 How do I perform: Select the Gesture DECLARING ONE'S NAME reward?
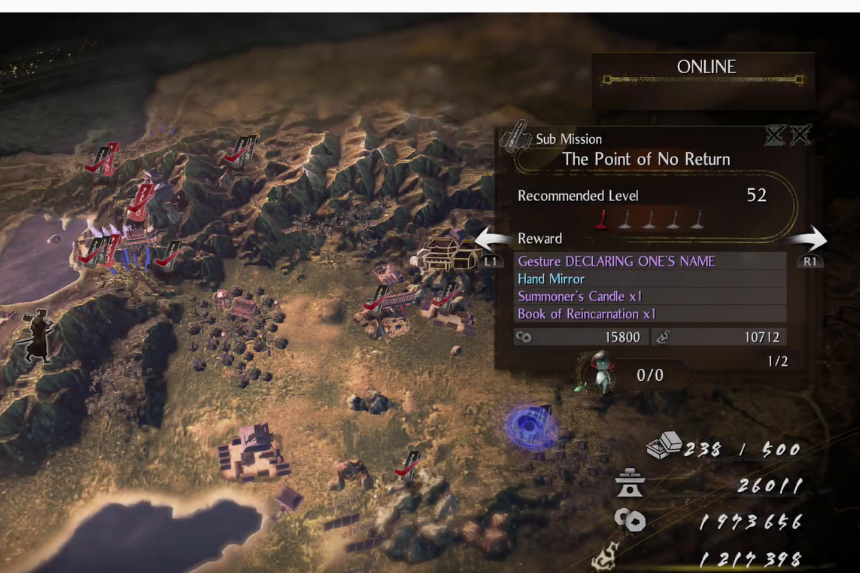[x=616, y=261]
